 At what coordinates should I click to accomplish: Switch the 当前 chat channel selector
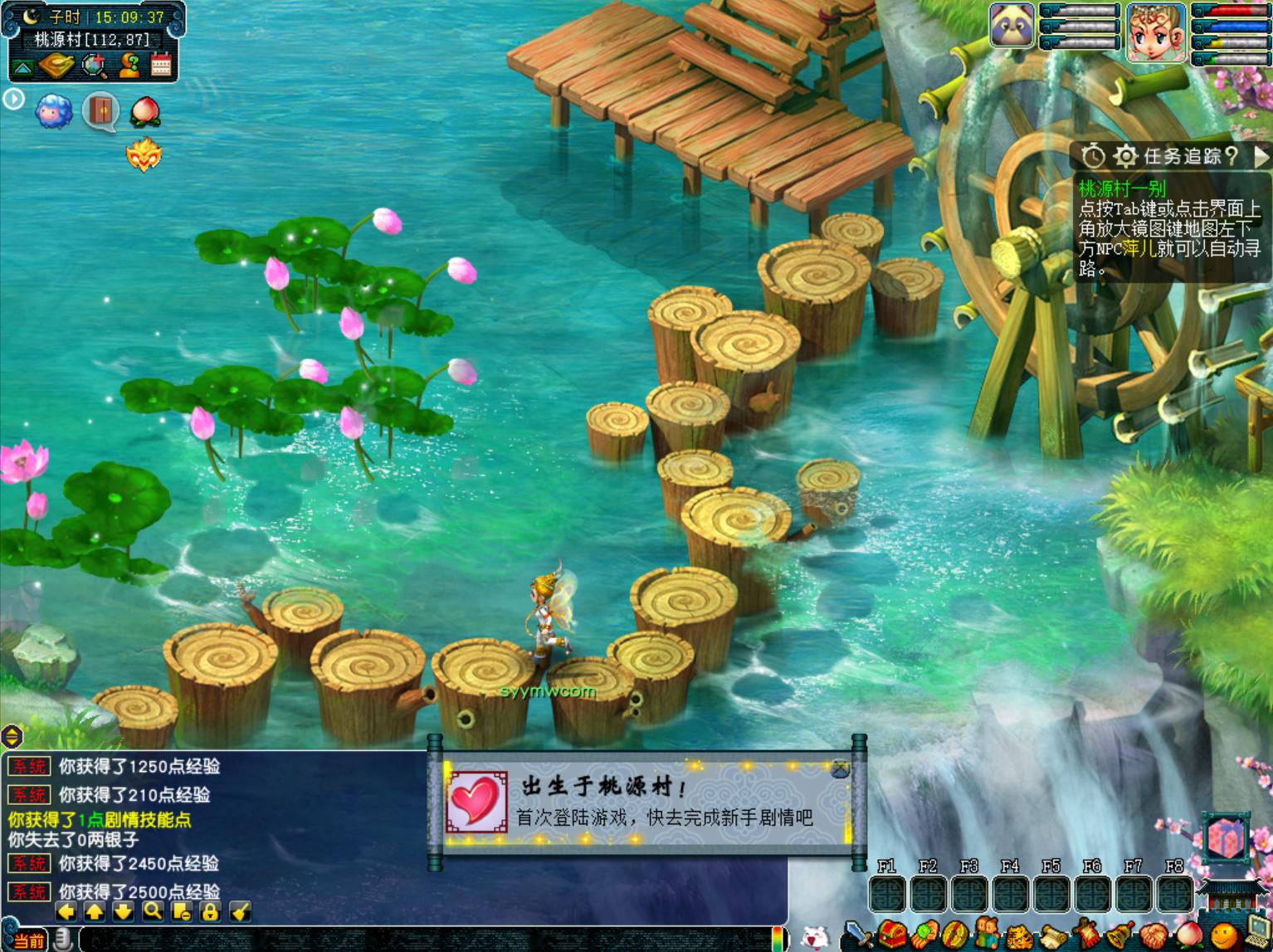pos(28,941)
